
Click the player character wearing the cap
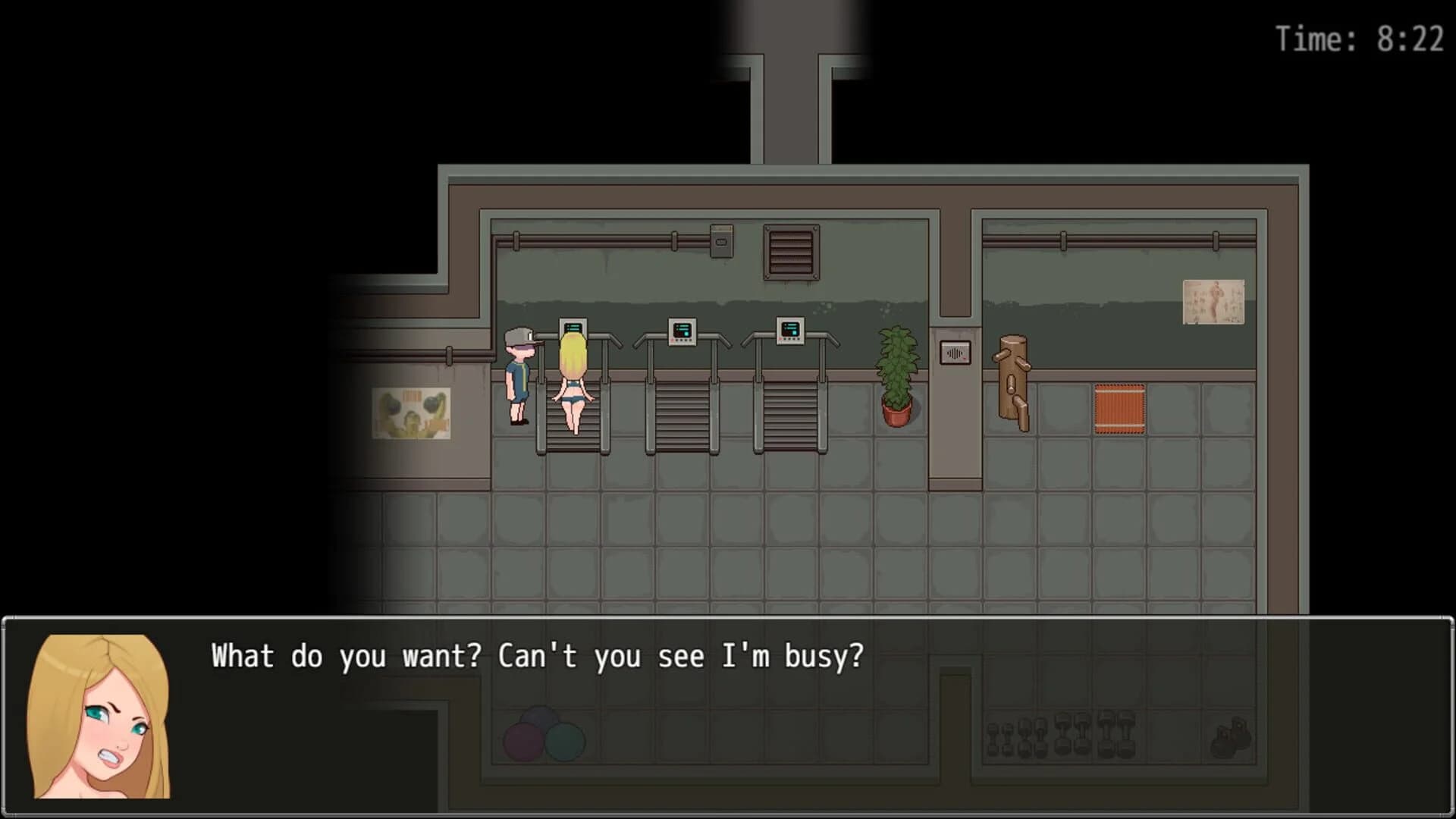click(519, 379)
